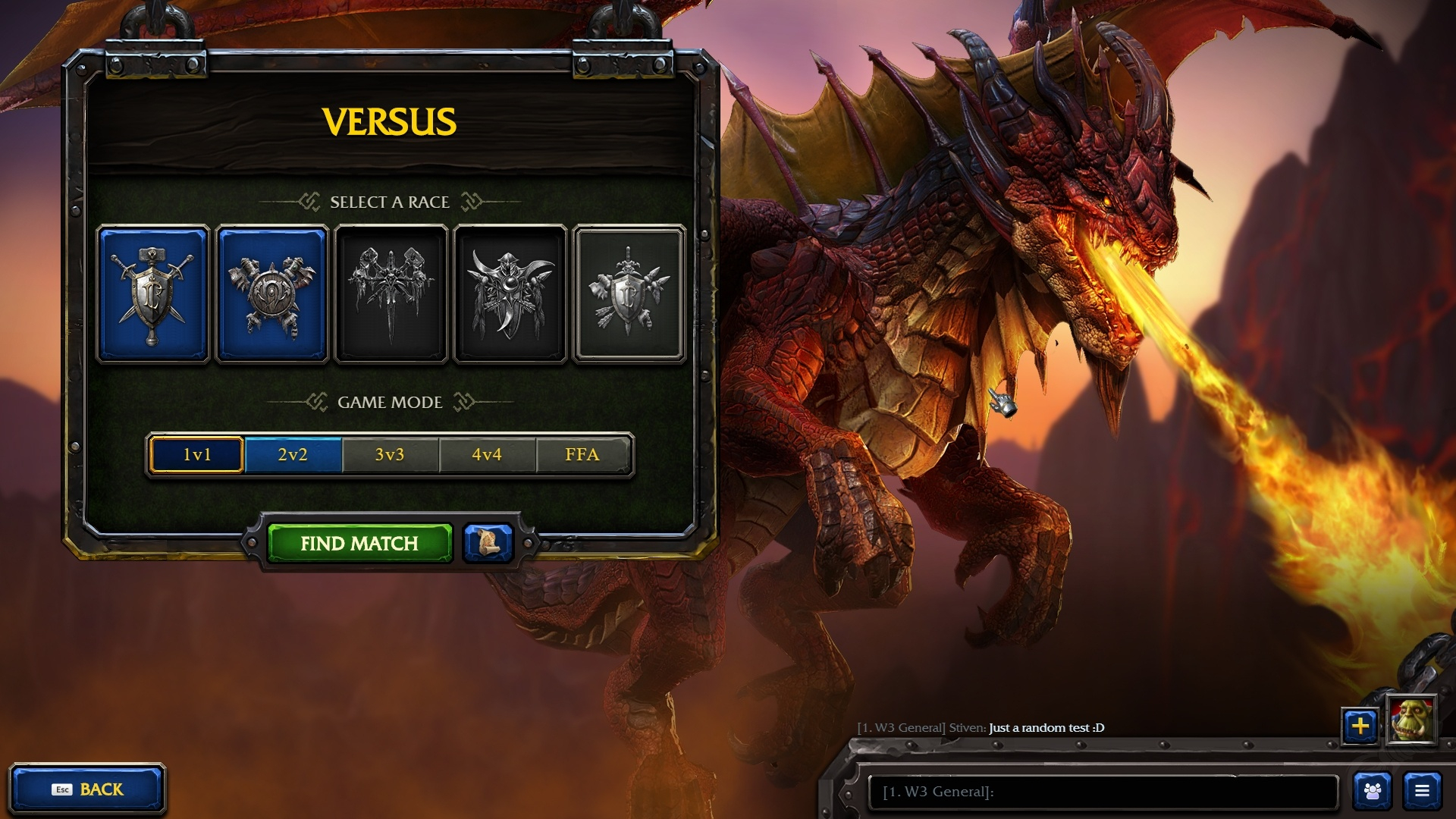Open the friends list icon
Image resolution: width=1456 pixels, height=819 pixels.
pos(1373,791)
